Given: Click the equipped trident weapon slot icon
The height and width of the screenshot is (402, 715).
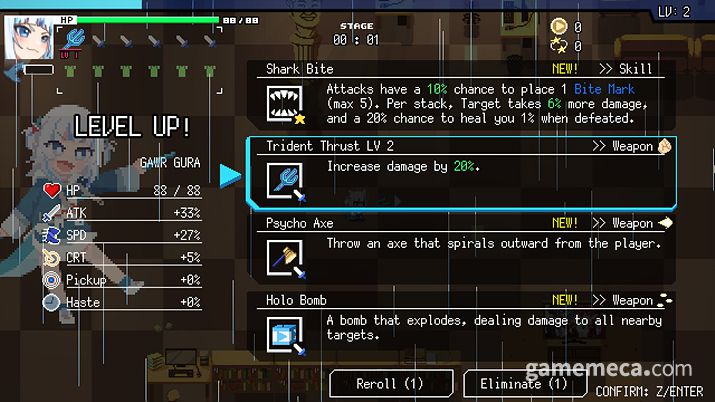Looking at the screenshot, I should click(x=75, y=39).
